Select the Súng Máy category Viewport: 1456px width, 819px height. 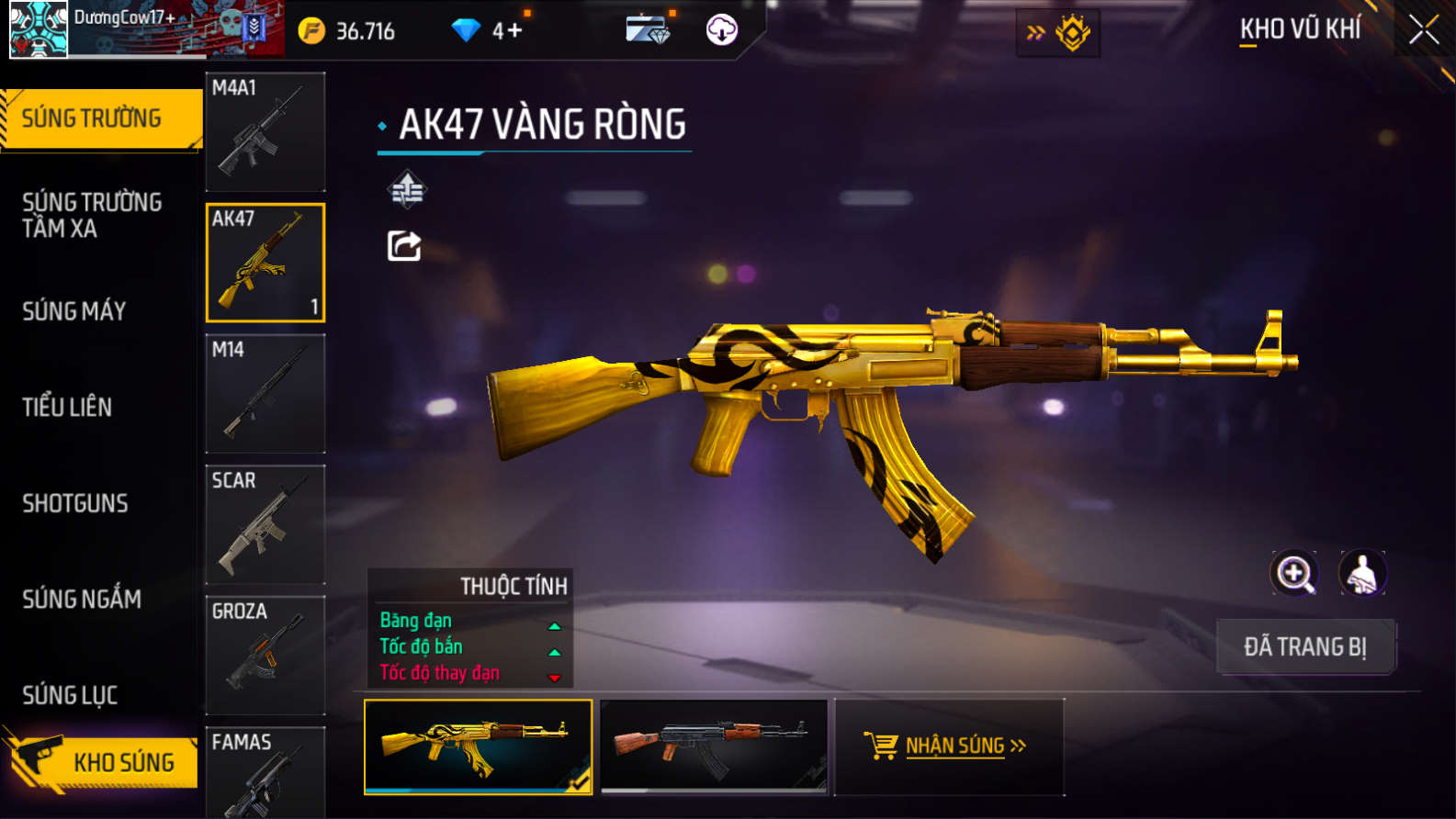click(74, 311)
